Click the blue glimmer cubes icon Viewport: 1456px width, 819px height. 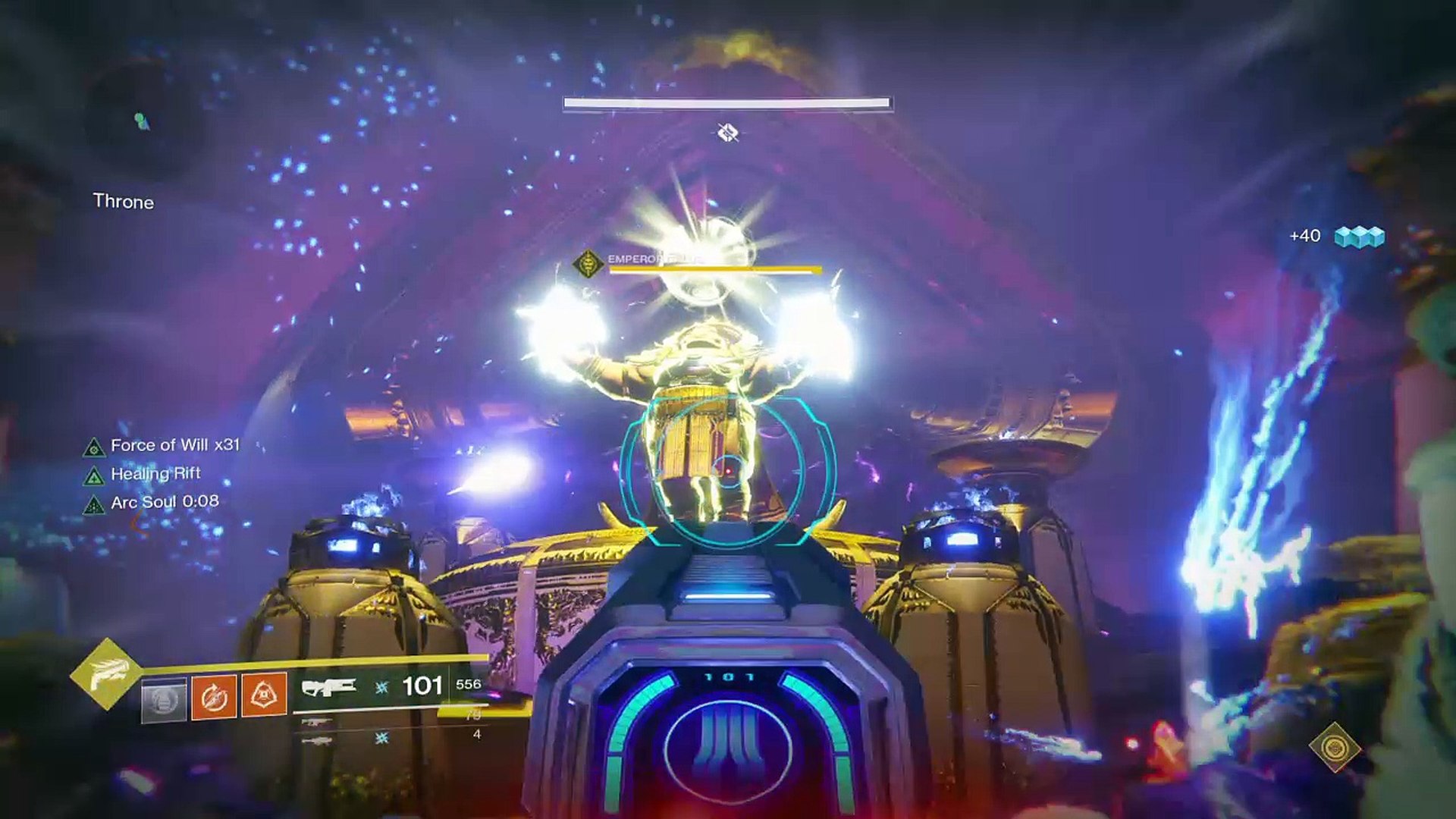click(x=1359, y=237)
